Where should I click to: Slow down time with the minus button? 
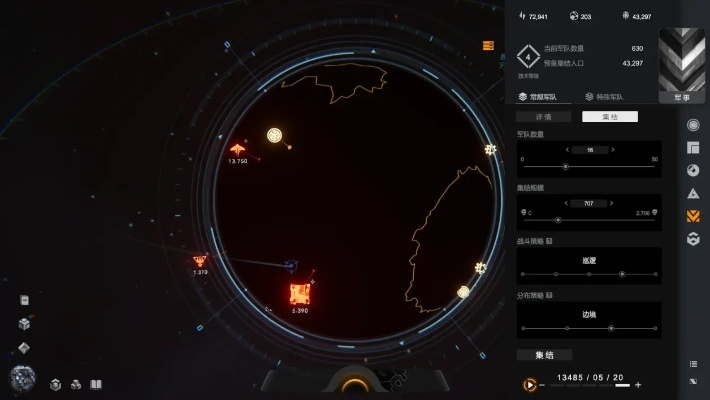click(x=542, y=385)
